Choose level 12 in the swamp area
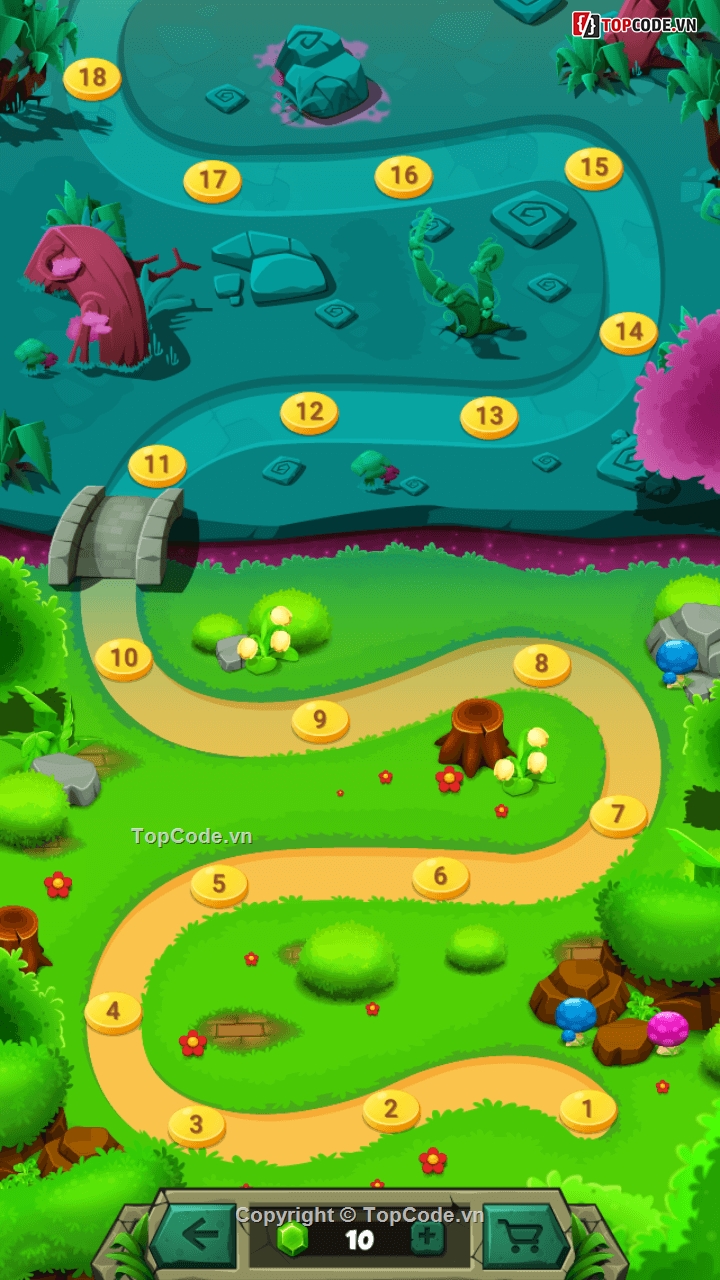The width and height of the screenshot is (720, 1280). [309, 411]
